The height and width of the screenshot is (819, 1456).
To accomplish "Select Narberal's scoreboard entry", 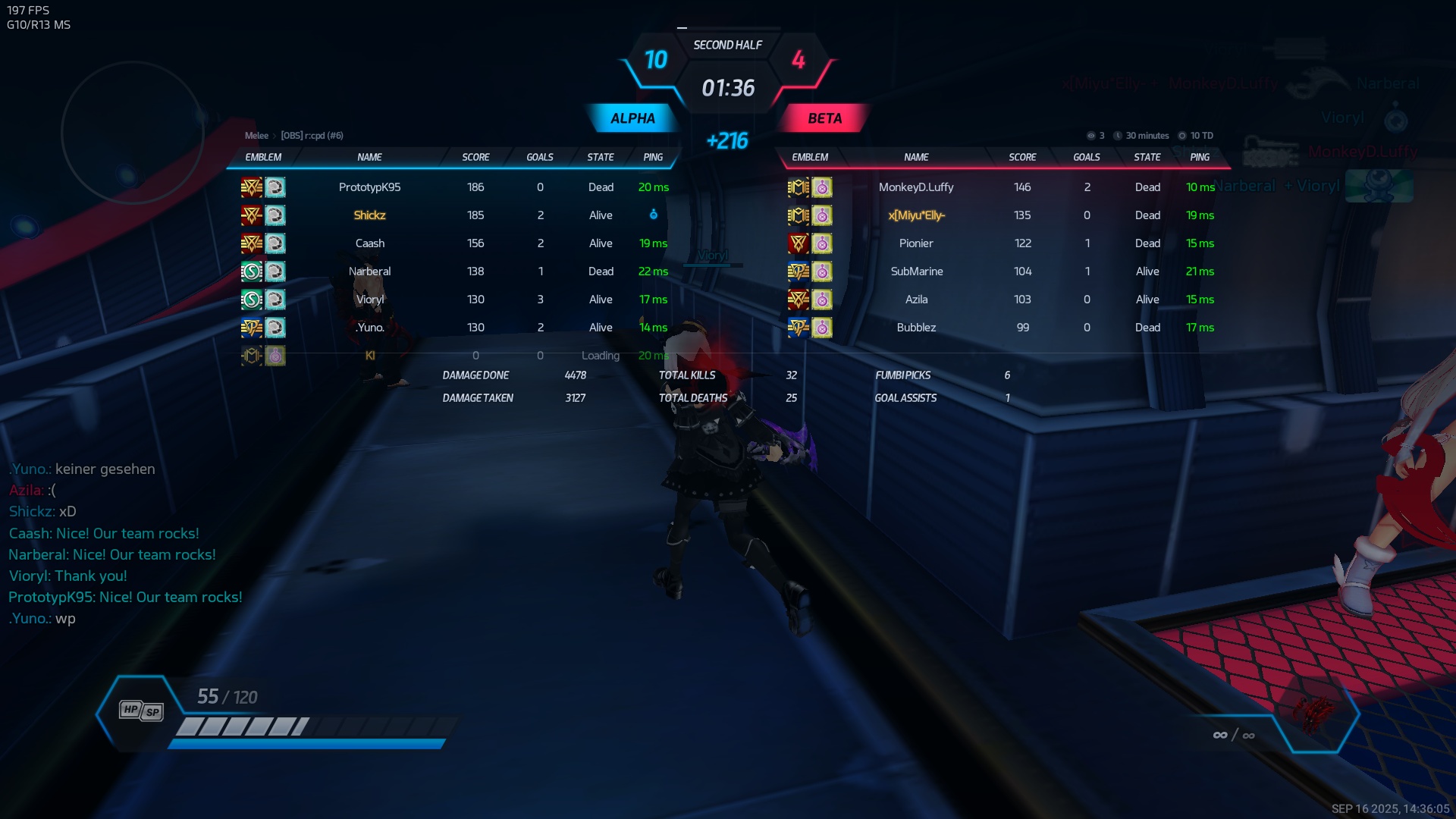I will pos(369,271).
